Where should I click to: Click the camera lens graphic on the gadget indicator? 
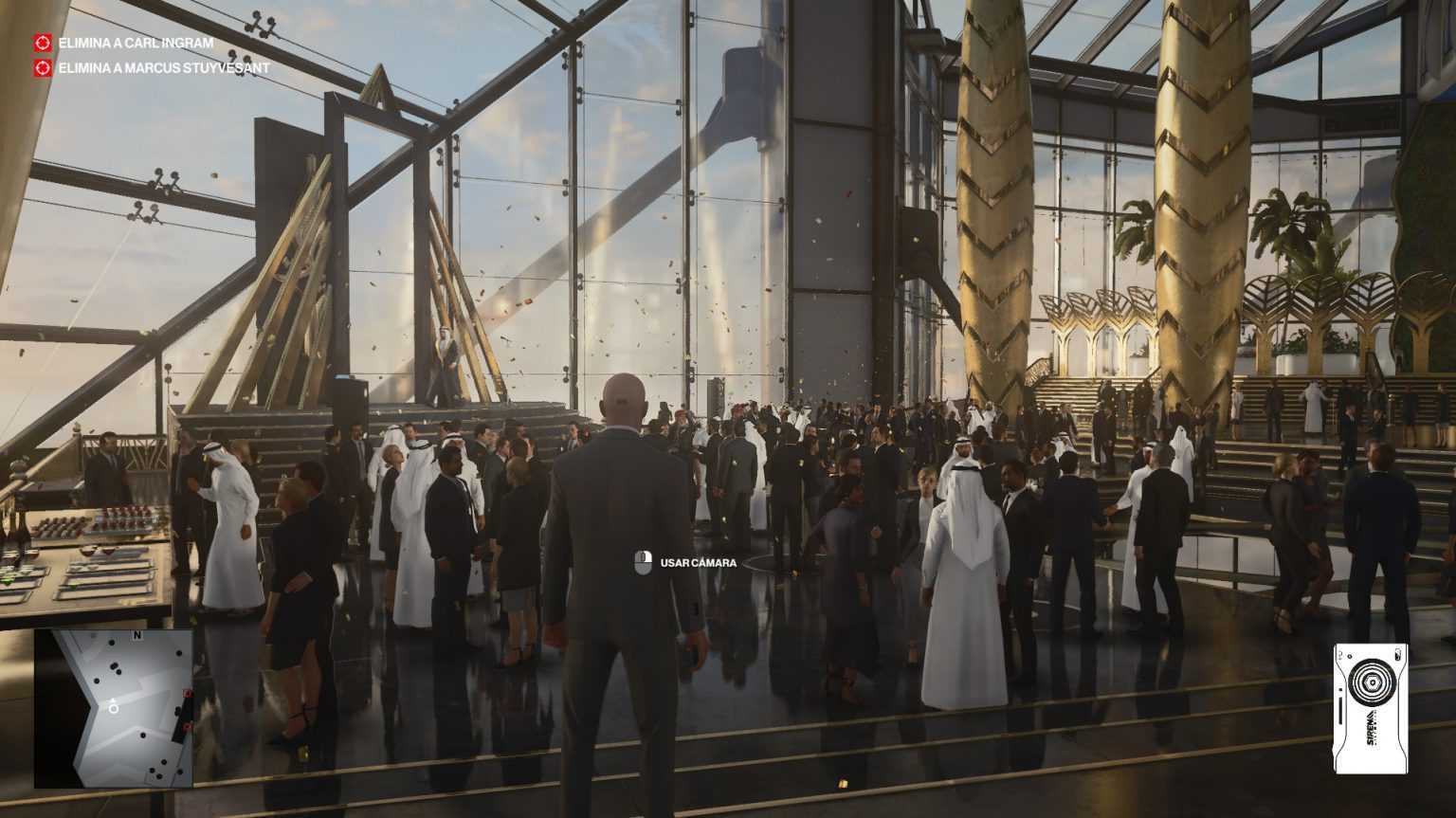1373,682
